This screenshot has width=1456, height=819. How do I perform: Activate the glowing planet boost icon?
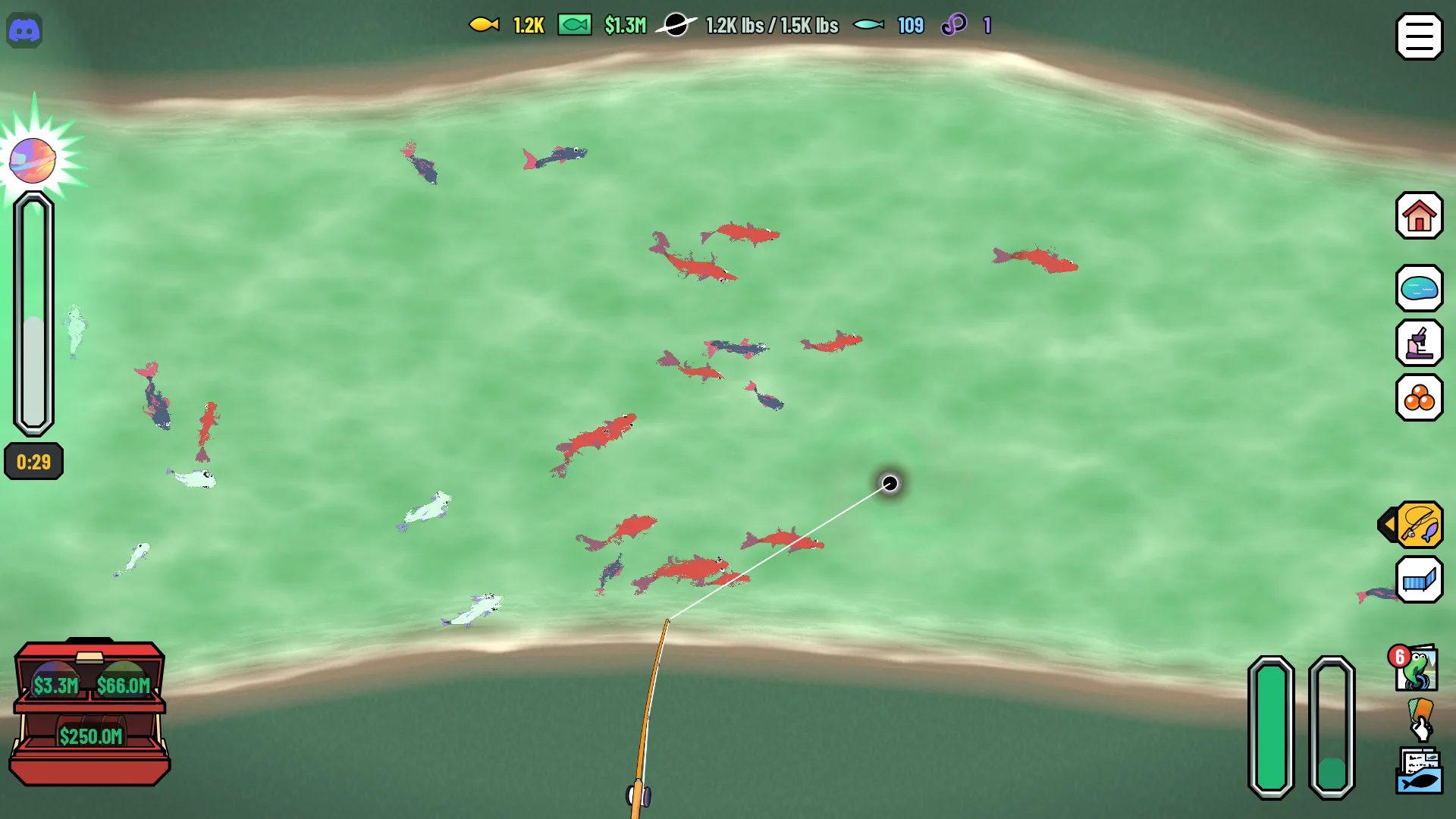pos(33,160)
